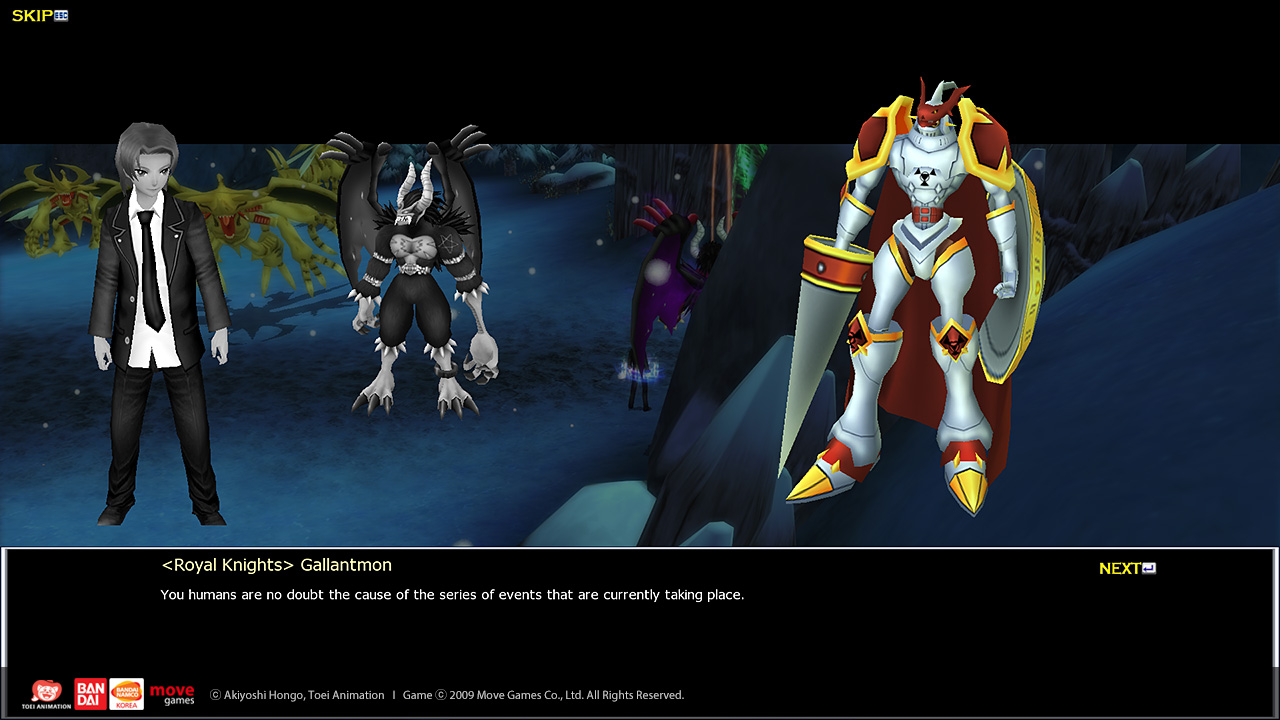The width and height of the screenshot is (1280, 720).
Task: Click SKIP to bypass the cutscene
Action: click(30, 15)
